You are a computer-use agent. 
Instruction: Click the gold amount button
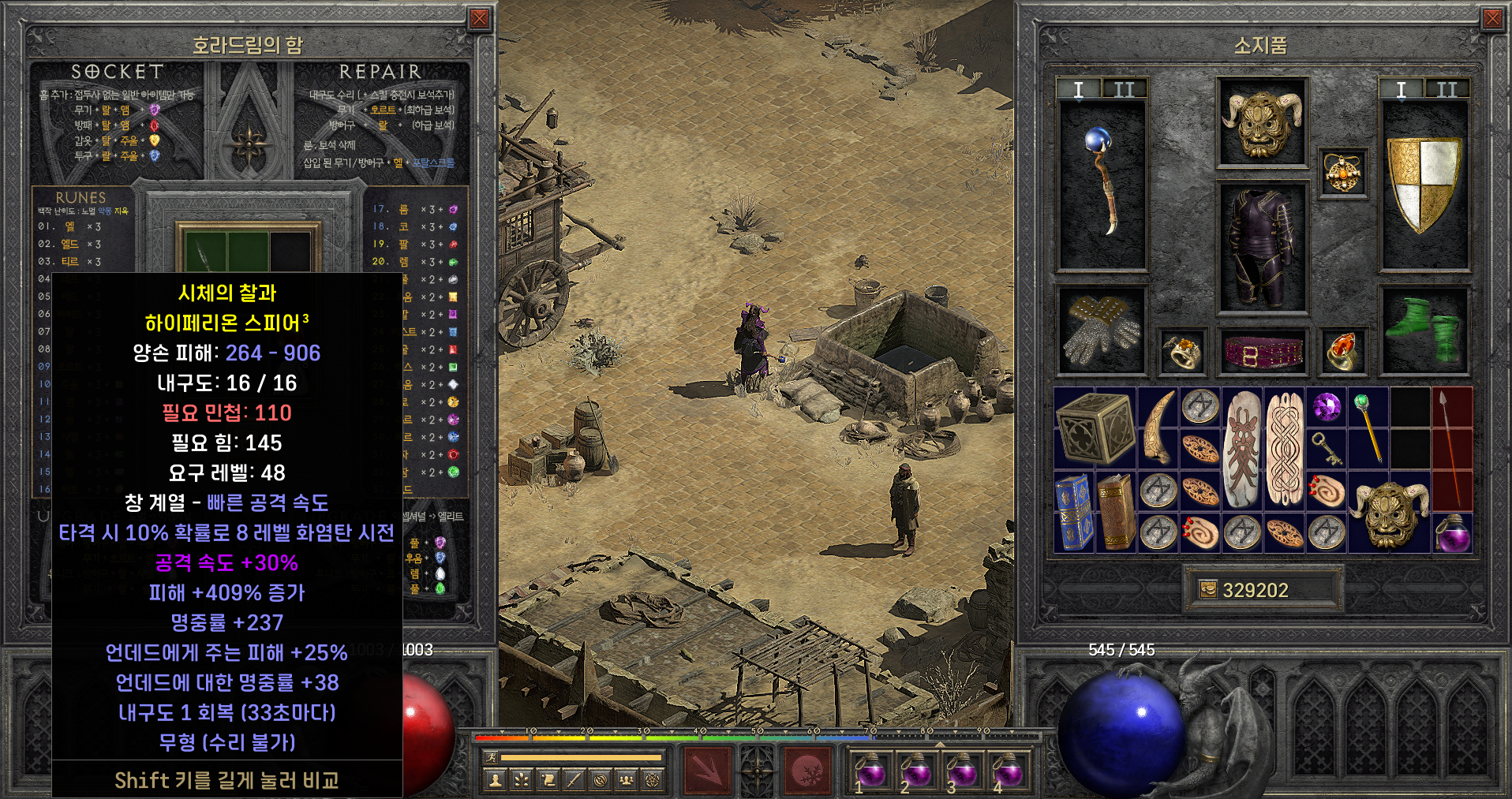(x=1207, y=590)
